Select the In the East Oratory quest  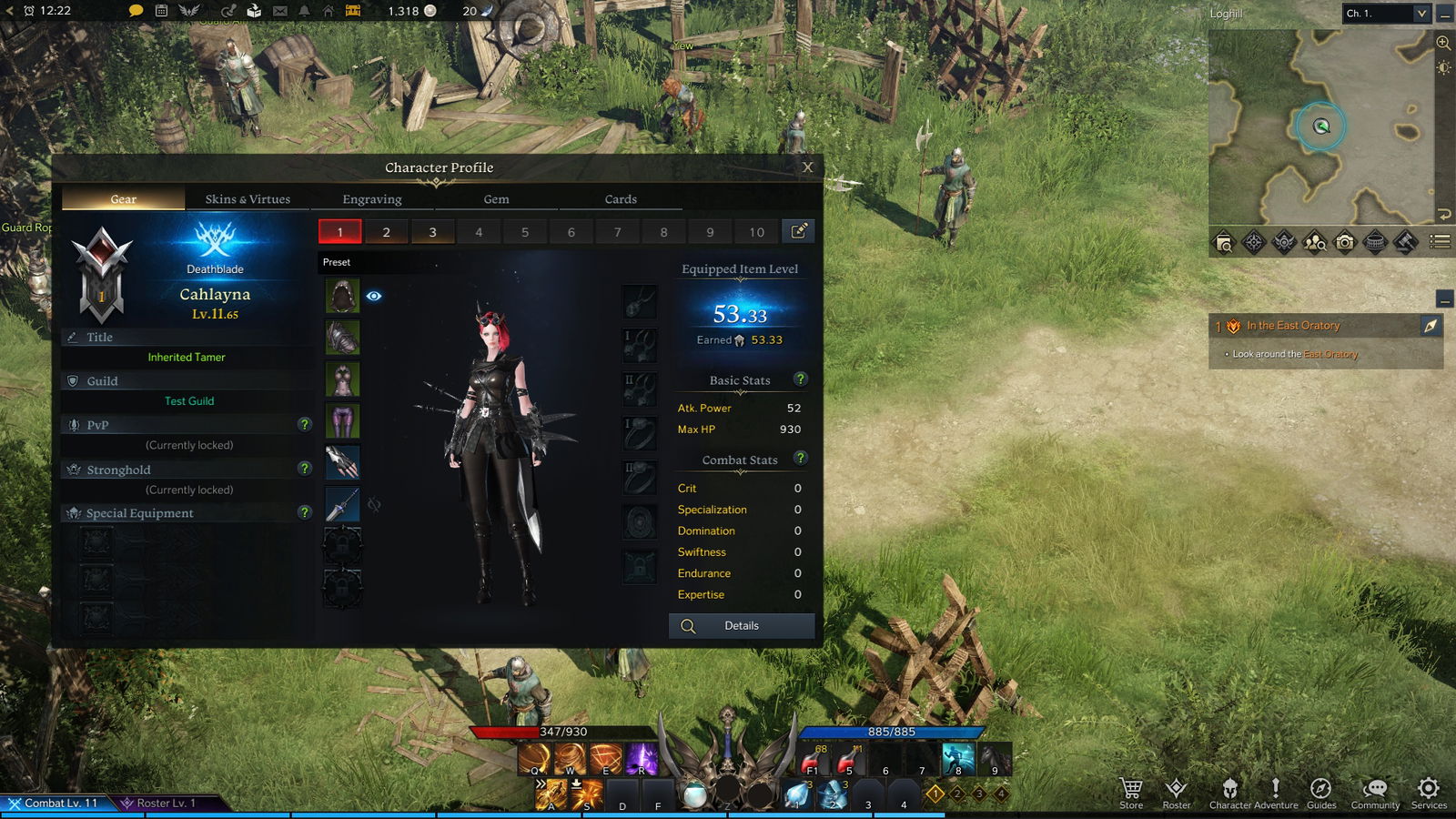click(1292, 326)
